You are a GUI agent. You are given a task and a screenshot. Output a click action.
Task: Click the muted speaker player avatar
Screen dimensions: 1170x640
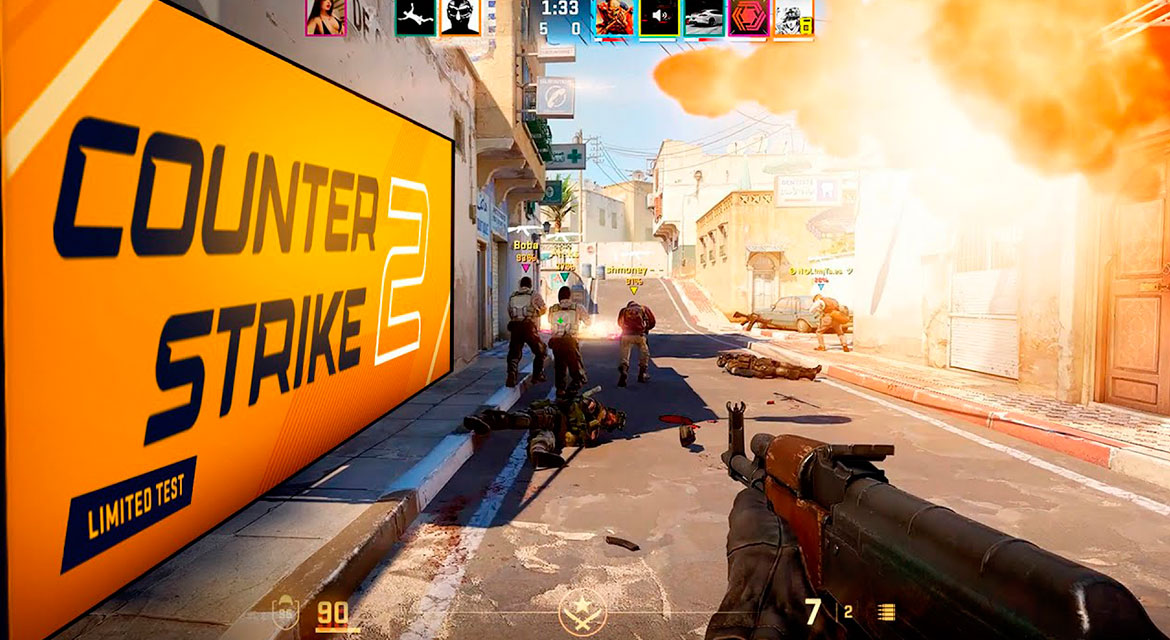click(659, 17)
